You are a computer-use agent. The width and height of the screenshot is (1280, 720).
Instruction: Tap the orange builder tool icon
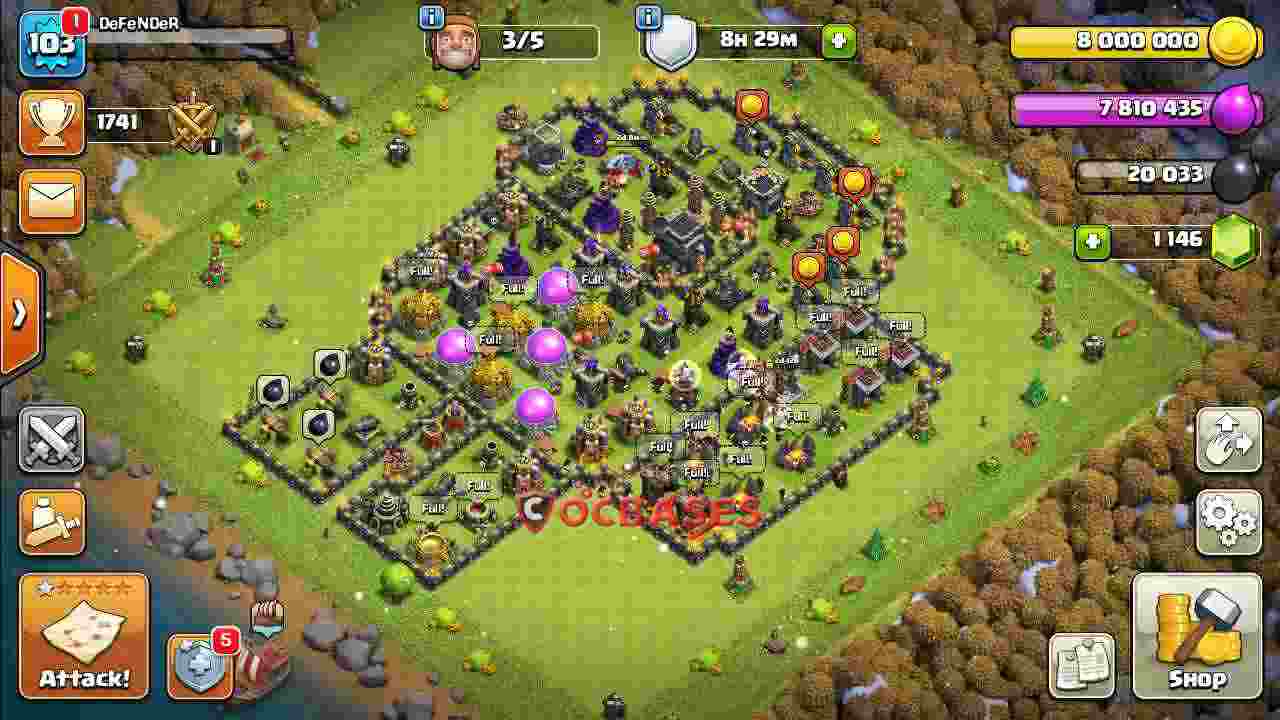click(x=51, y=522)
